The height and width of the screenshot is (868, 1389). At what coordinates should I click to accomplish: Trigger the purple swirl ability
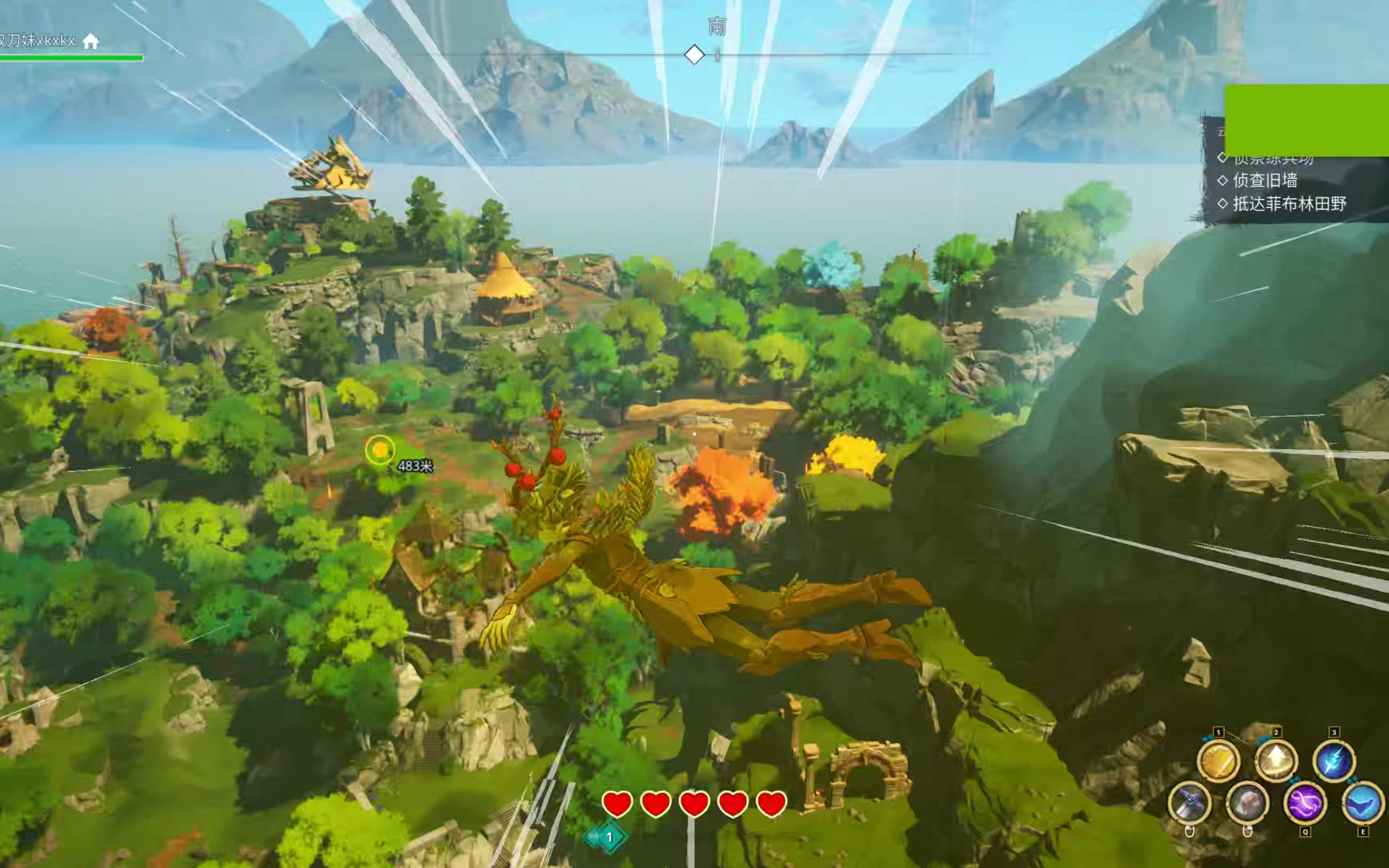pos(1305,803)
